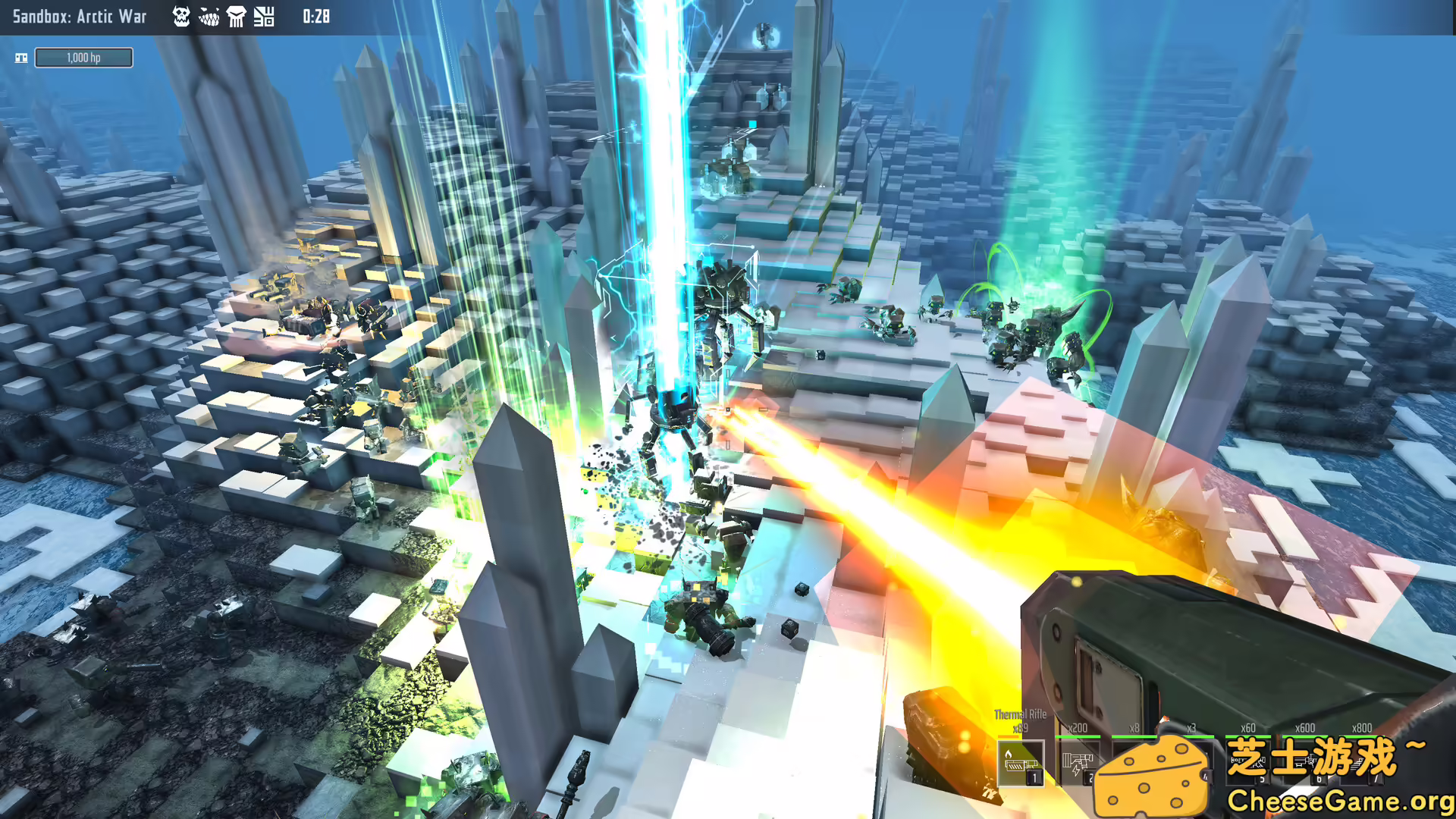Image resolution: width=1456 pixels, height=819 pixels.
Task: Click the match timer showing 0:28
Action: 315,17
